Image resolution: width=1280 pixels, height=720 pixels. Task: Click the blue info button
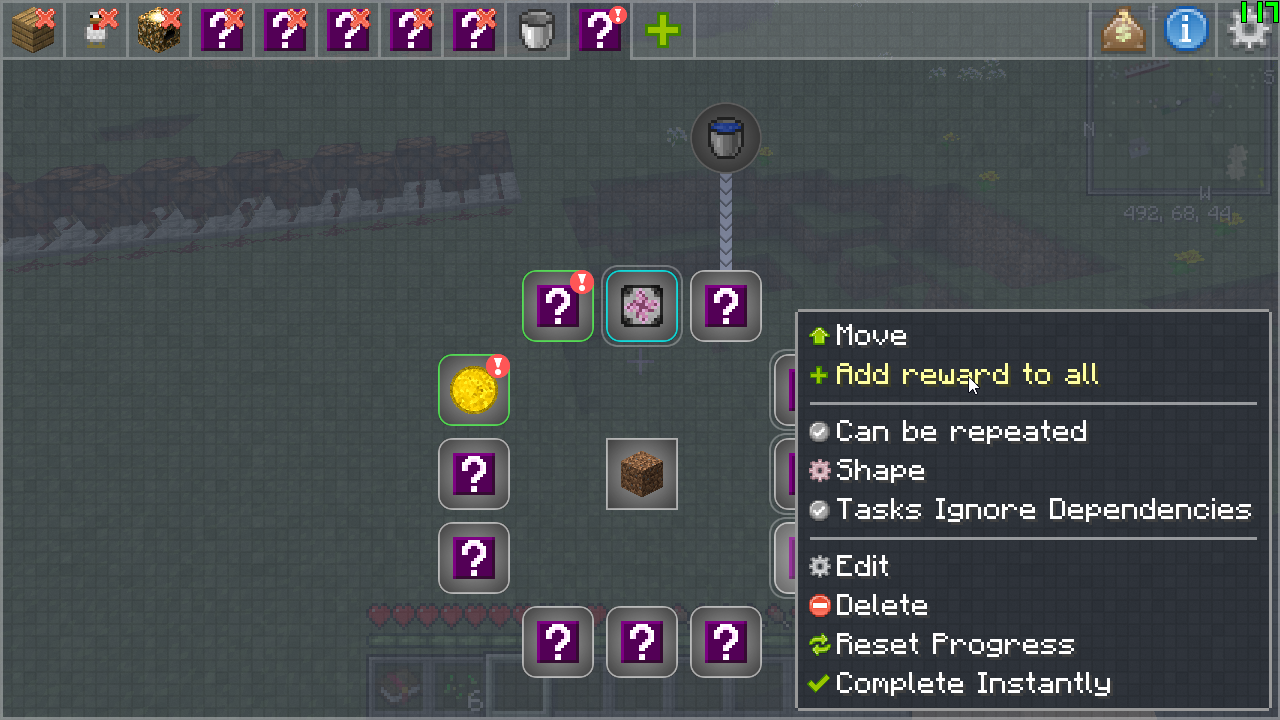[x=1186, y=30]
